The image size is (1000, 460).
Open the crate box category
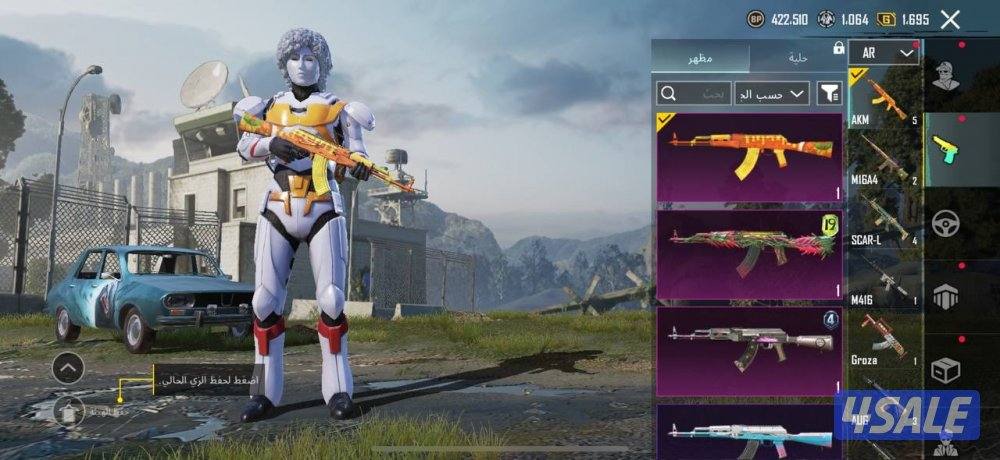(x=945, y=371)
